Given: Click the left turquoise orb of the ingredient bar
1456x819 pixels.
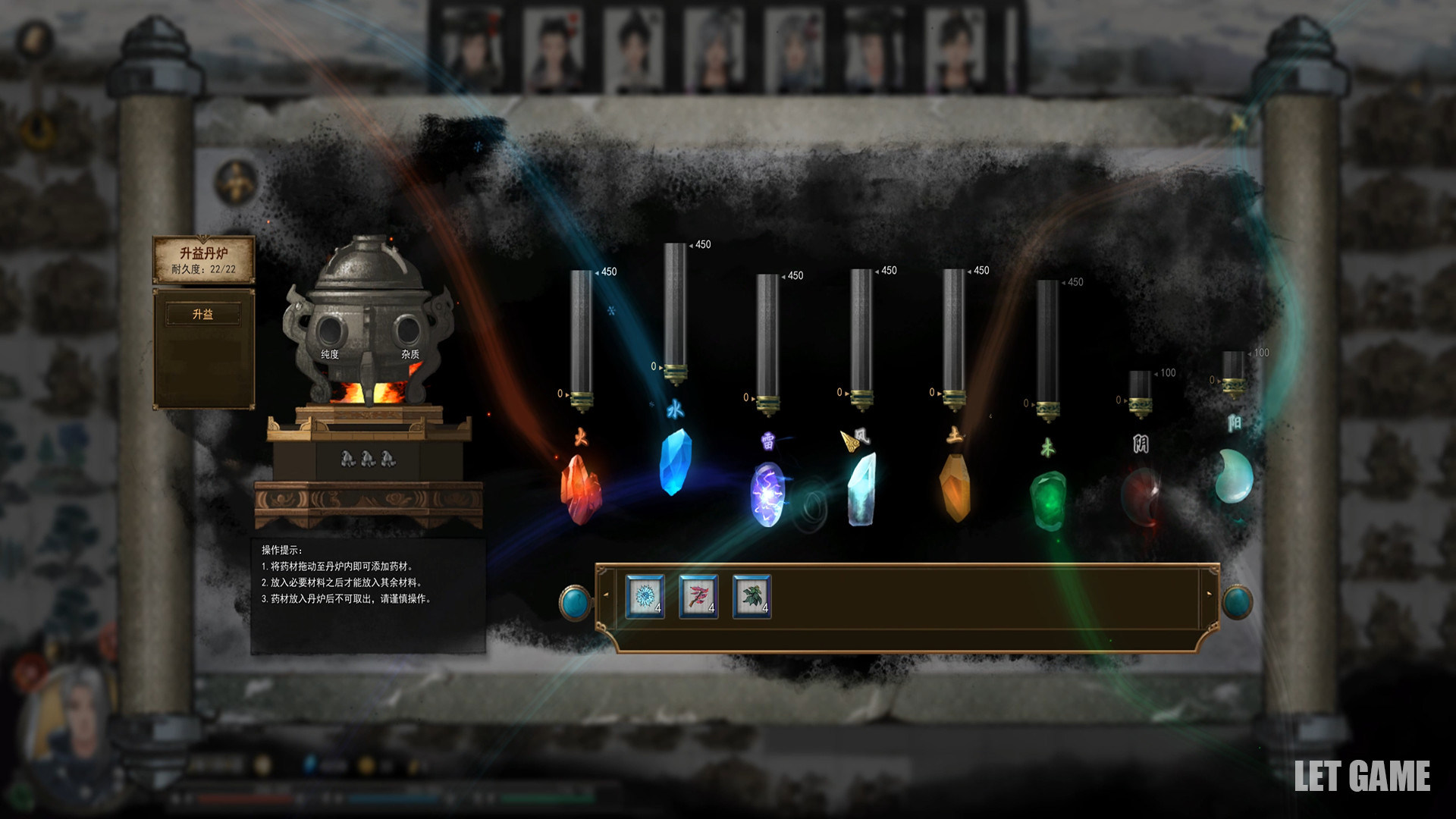Looking at the screenshot, I should click(x=575, y=603).
